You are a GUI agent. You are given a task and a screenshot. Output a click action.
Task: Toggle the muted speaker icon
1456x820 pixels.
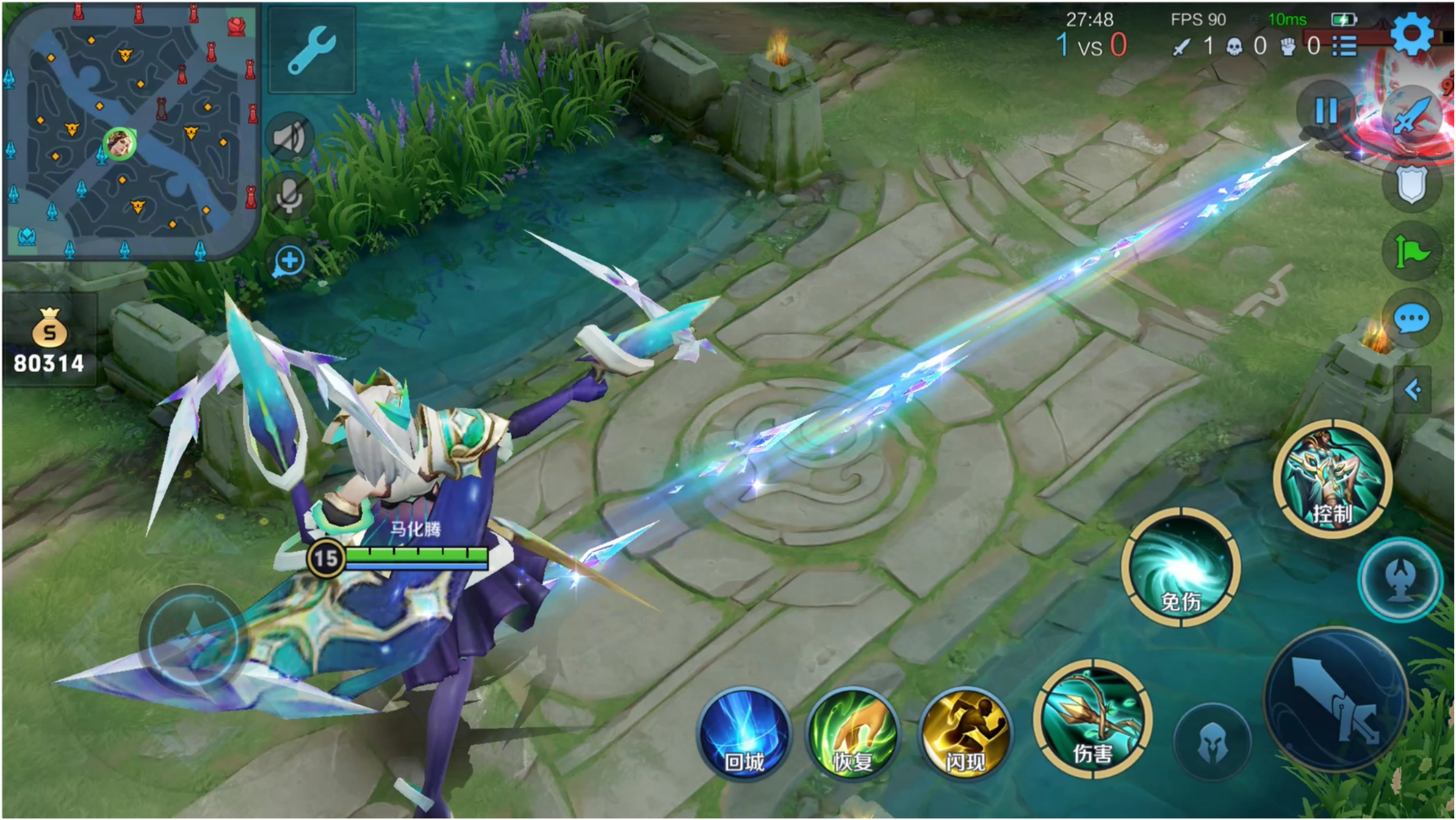tap(290, 139)
